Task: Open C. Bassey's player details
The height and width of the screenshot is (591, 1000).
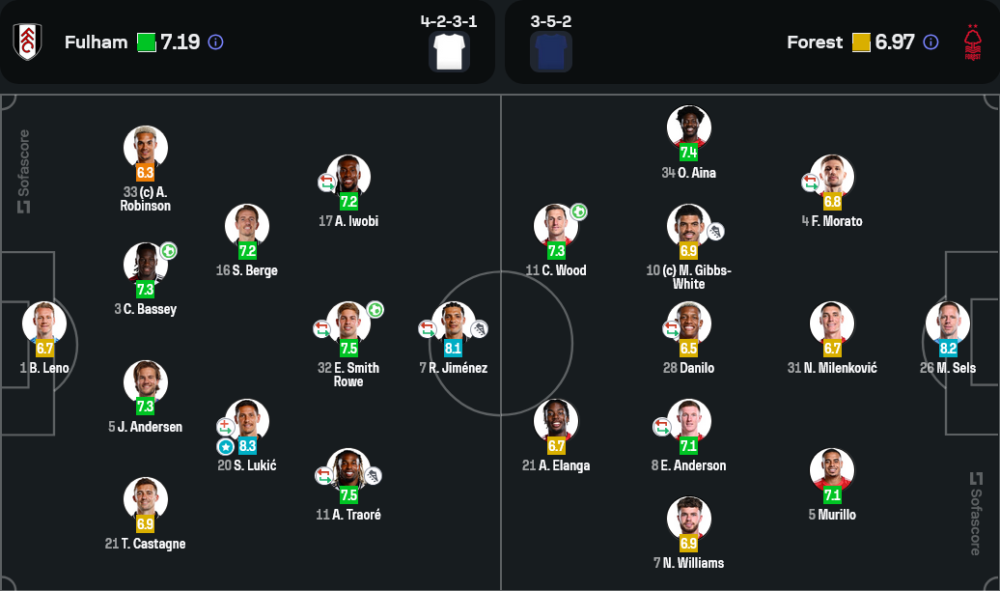Action: (145, 265)
